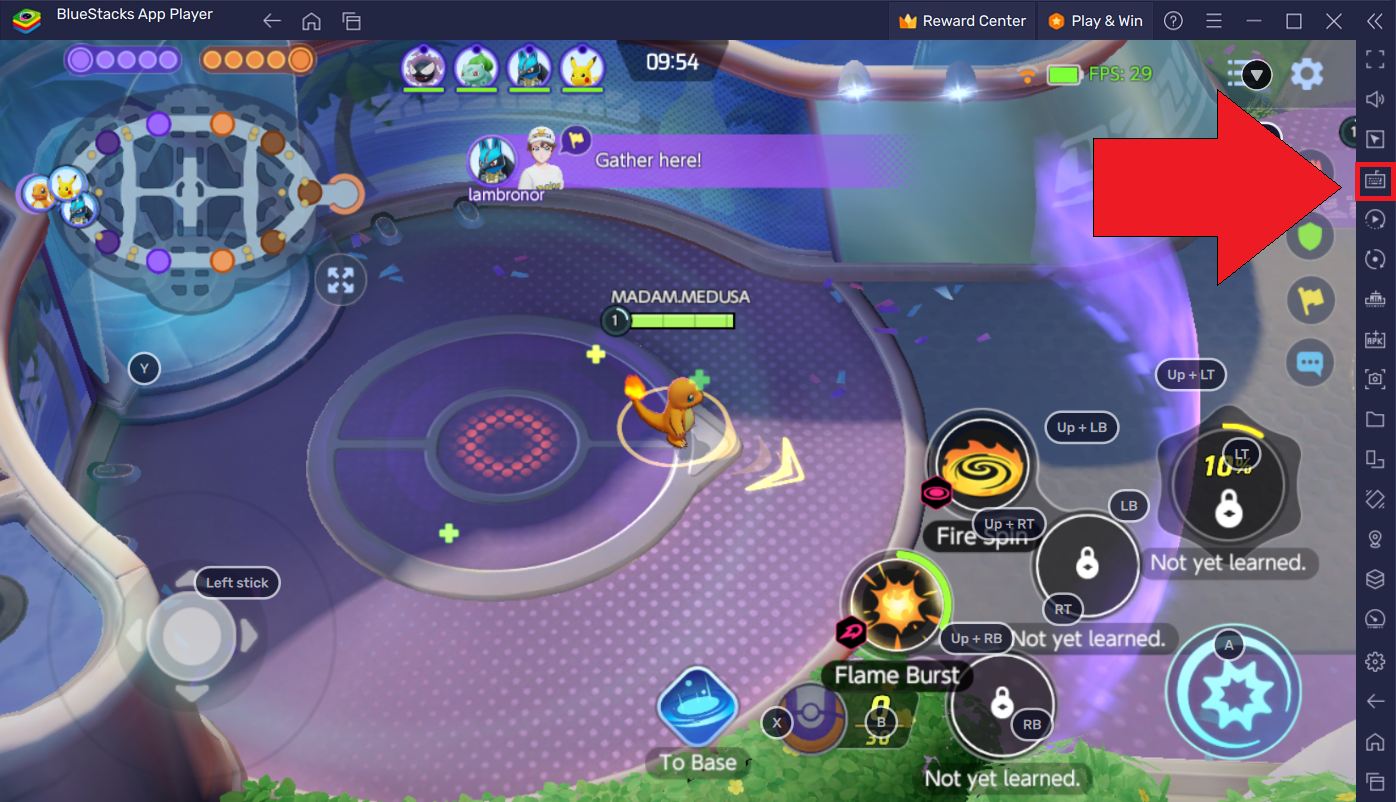The image size is (1396, 802).
Task: Open the highlighted keyboard controls sidebar icon
Action: [1375, 180]
